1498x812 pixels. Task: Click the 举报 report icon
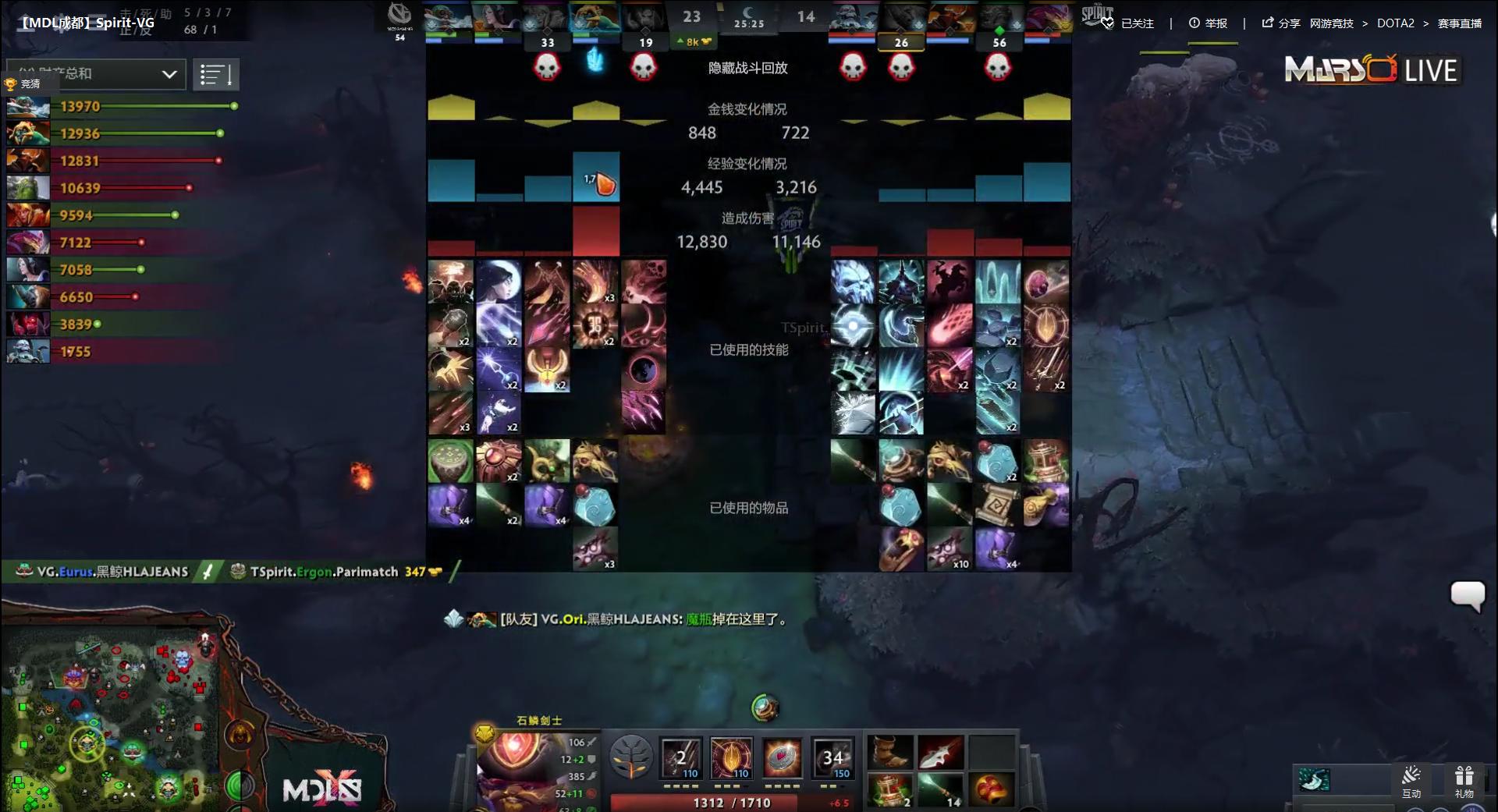pyautogui.click(x=1193, y=23)
